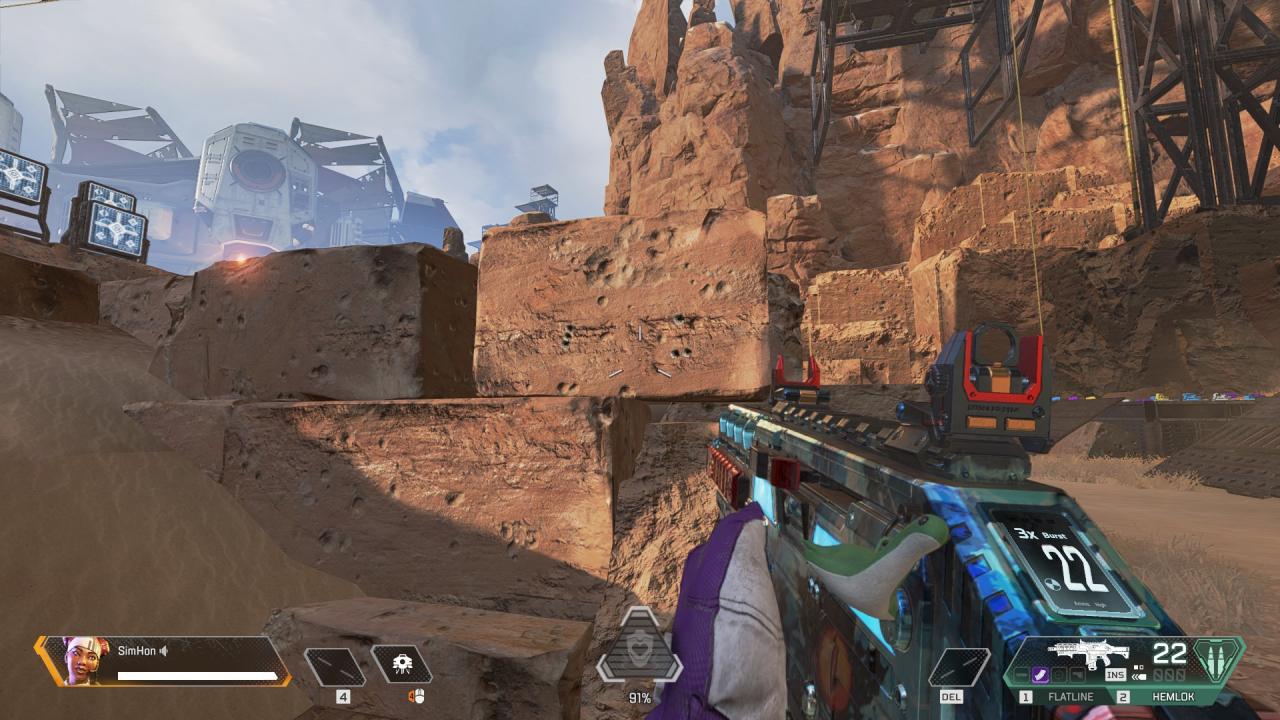Click the Hemlok rifle silhouette icon
Viewport: 1280px width, 720px height.
tap(1088, 653)
